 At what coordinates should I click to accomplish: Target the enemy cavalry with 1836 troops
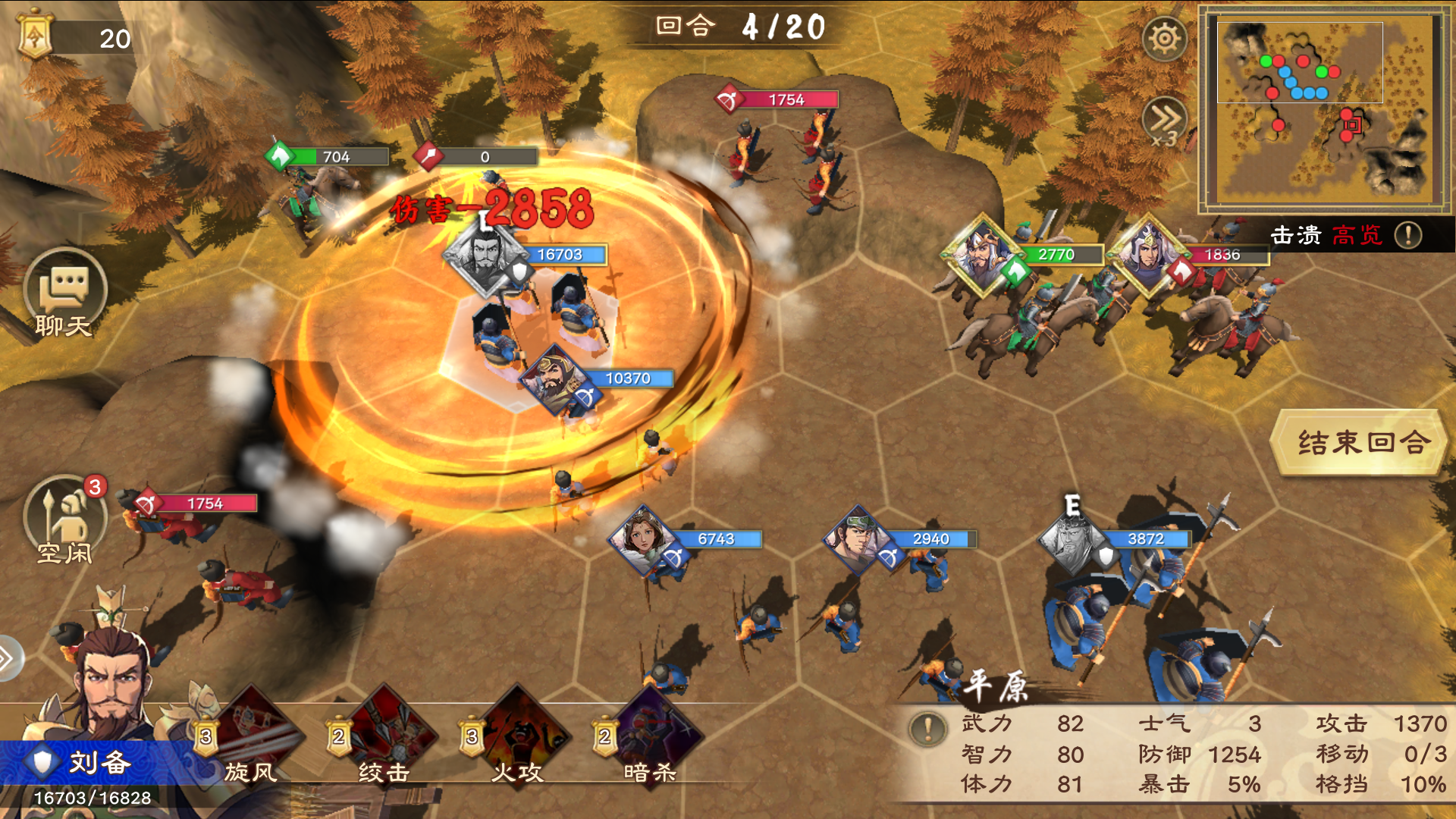(1149, 254)
